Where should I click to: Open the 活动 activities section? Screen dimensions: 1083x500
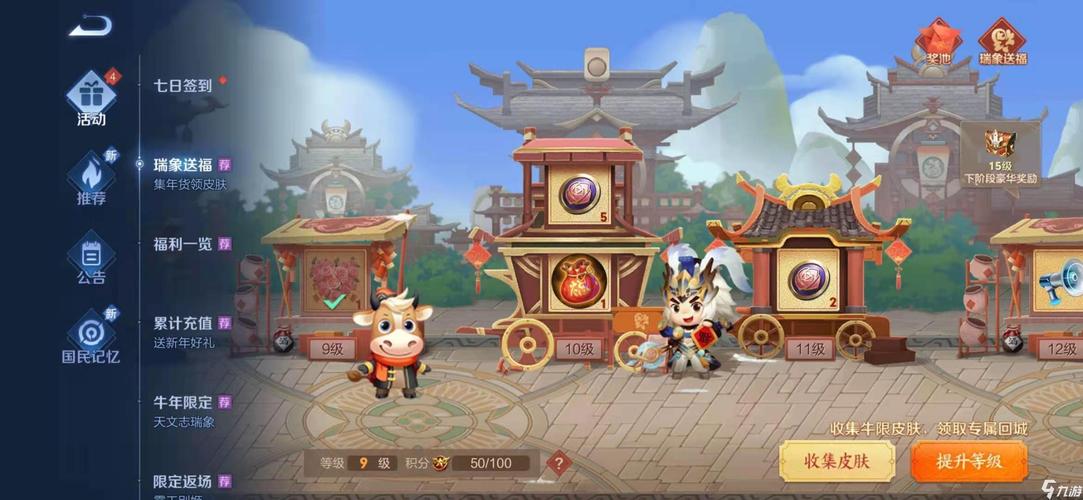point(91,98)
